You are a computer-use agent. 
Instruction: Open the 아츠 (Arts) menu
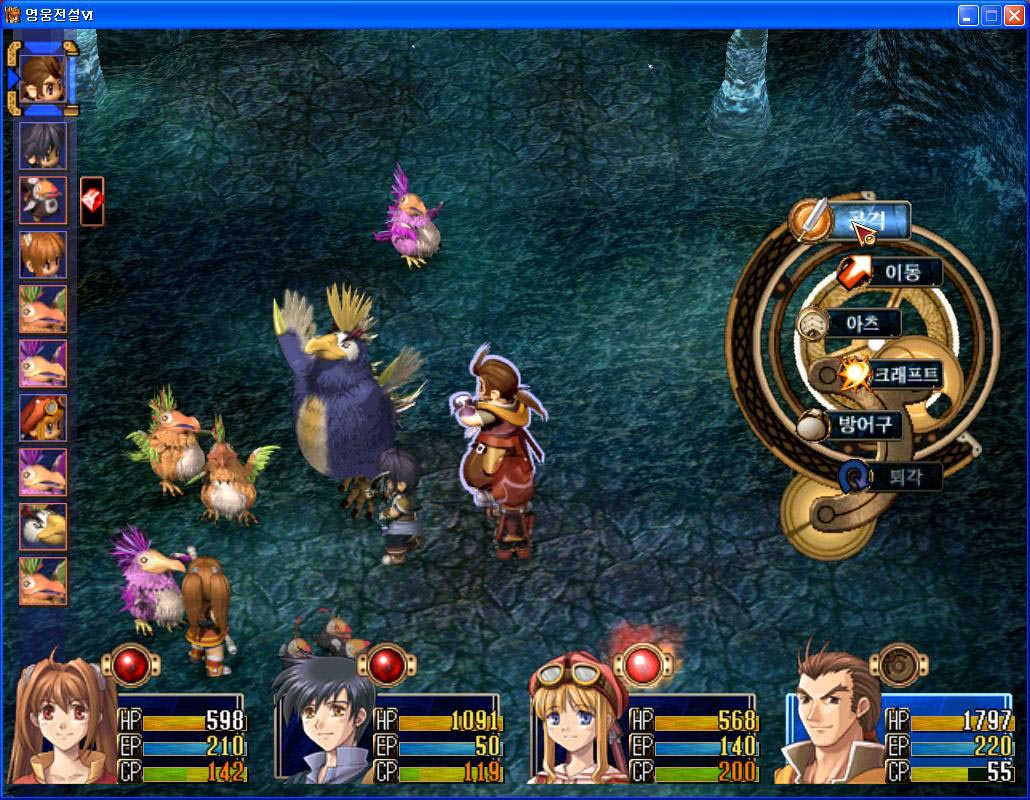tap(860, 323)
